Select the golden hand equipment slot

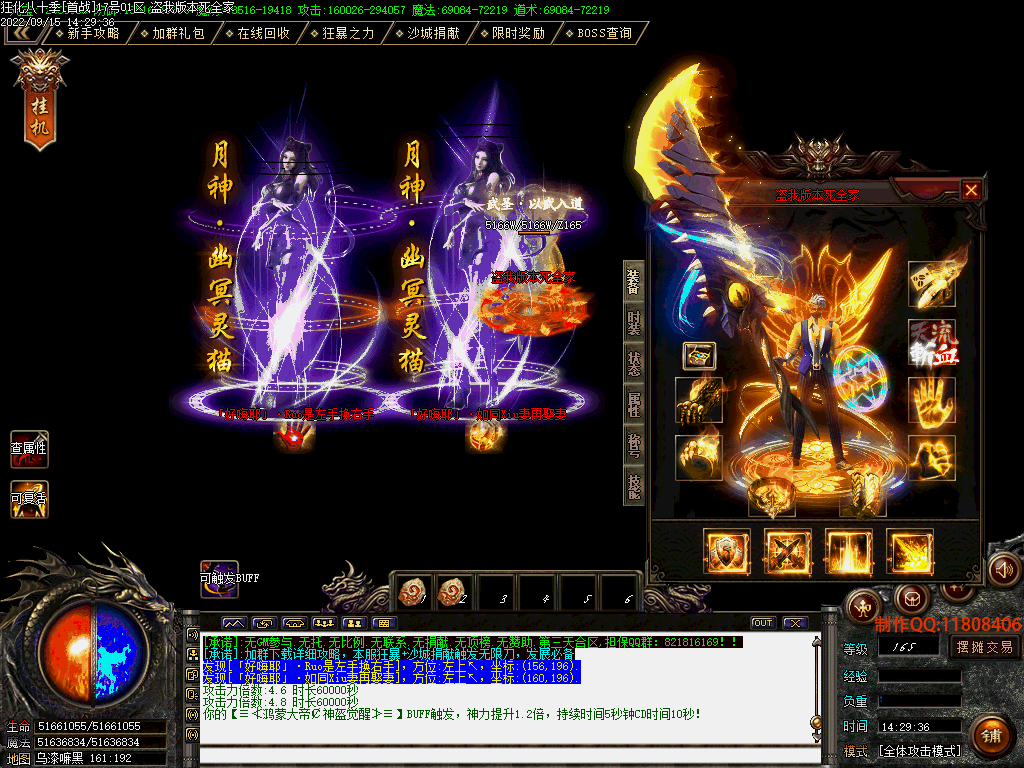(x=931, y=400)
